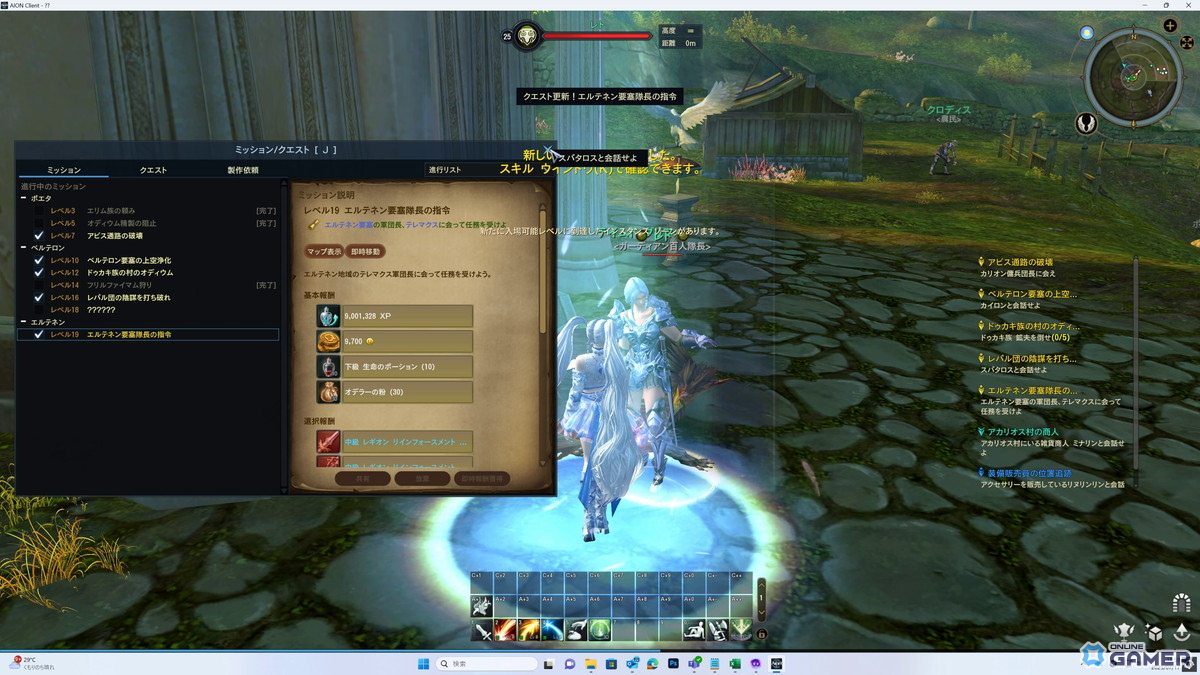This screenshot has height=675, width=1200.
Task: Zoom in the minimap with plus button
Action: coord(1170,26)
